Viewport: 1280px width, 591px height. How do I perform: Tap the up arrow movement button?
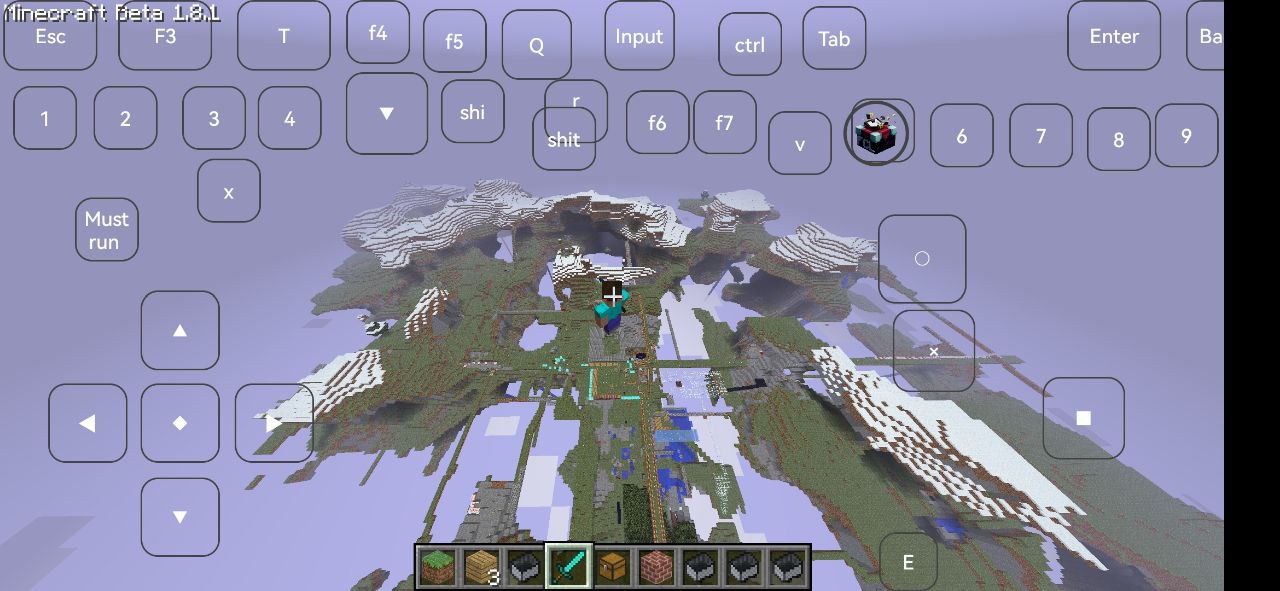[x=180, y=331]
